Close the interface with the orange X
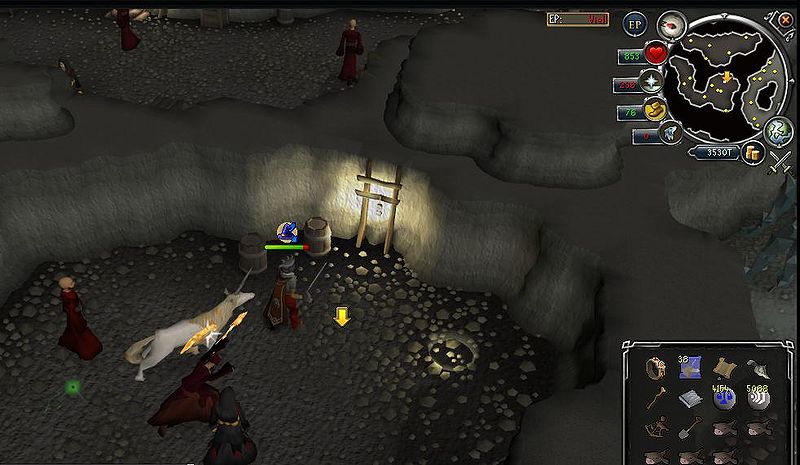This screenshot has width=800, height=465. pos(786,20)
